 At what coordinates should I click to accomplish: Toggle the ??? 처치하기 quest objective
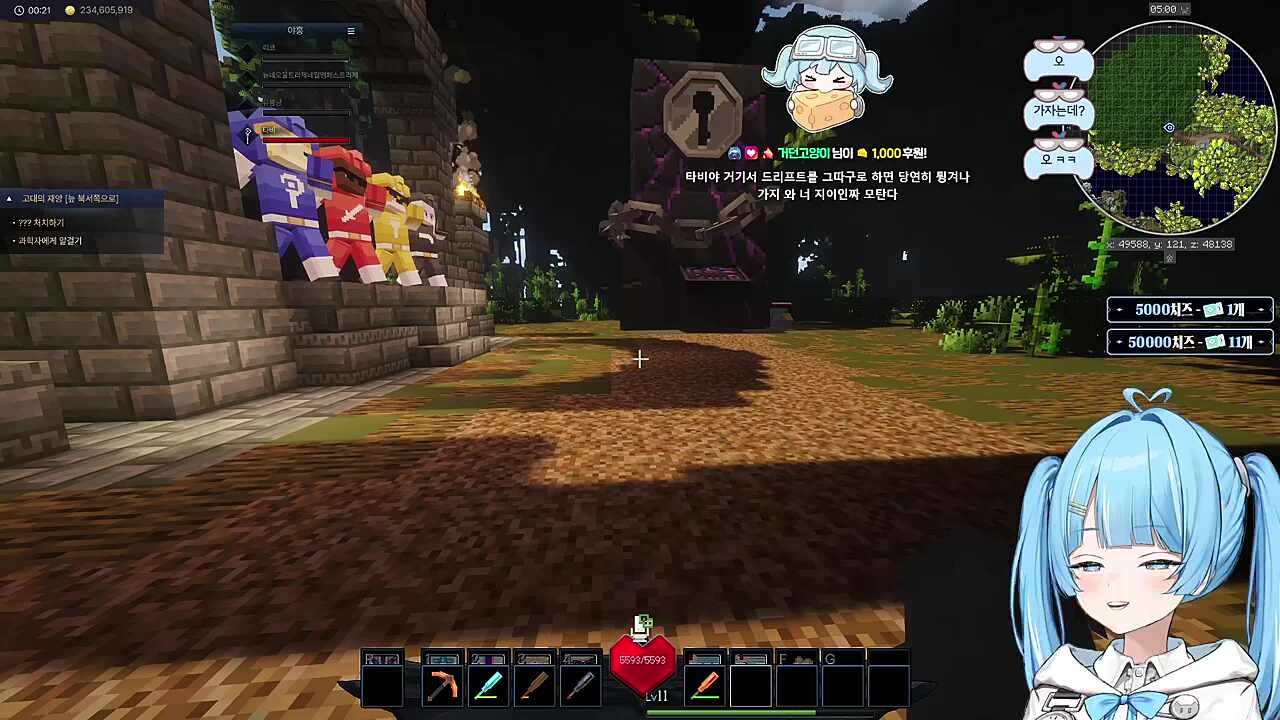42,222
